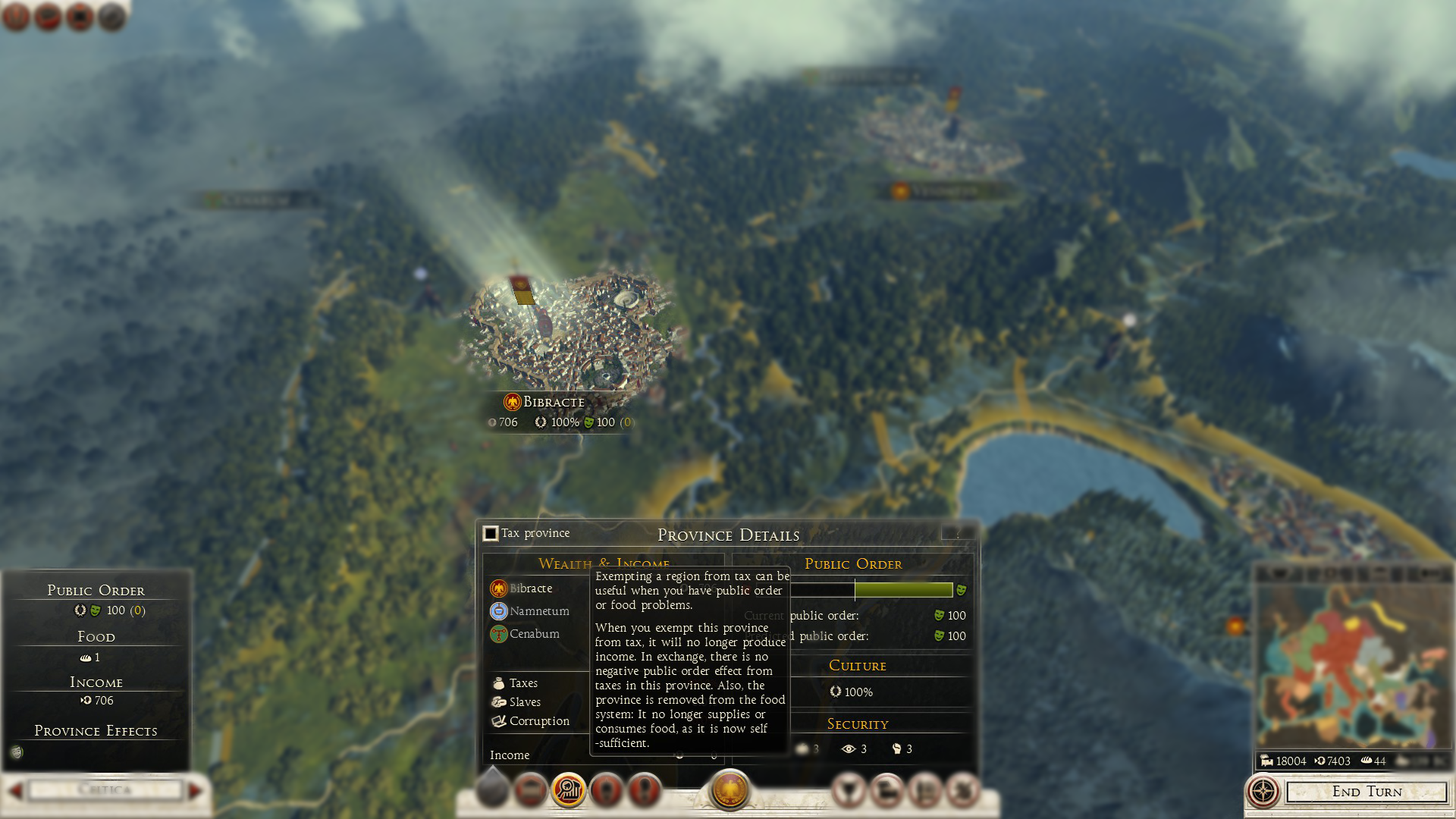1456x819 pixels.
Task: Select the Celtica province tab at bottom left
Action: pos(105,789)
